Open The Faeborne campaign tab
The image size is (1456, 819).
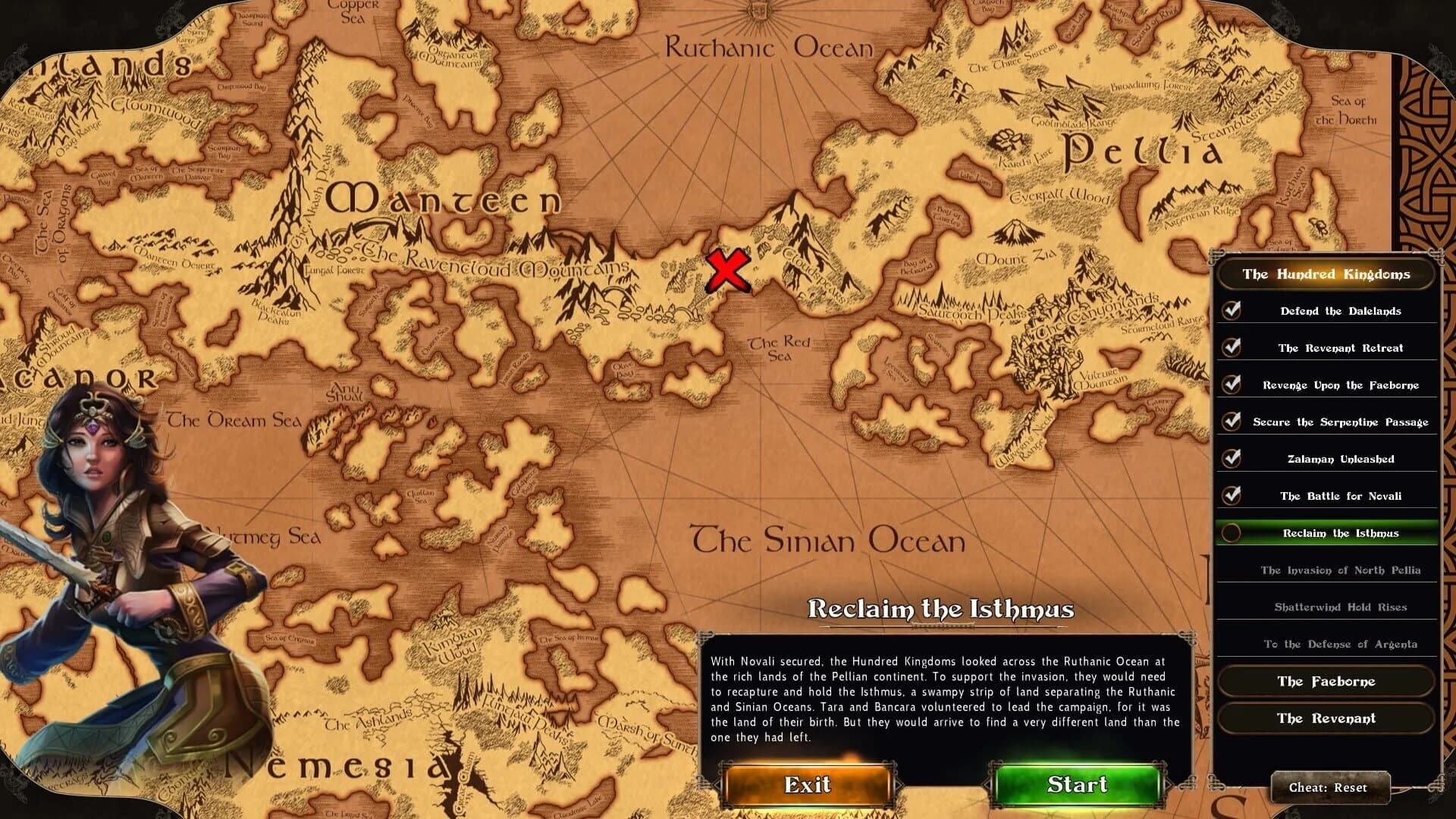[1326, 681]
